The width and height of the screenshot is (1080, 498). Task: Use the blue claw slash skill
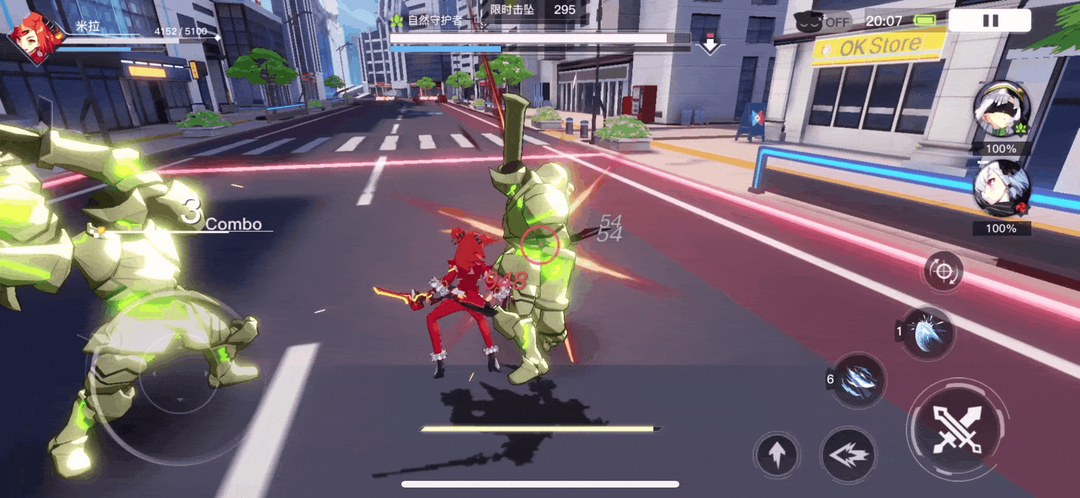tap(860, 380)
